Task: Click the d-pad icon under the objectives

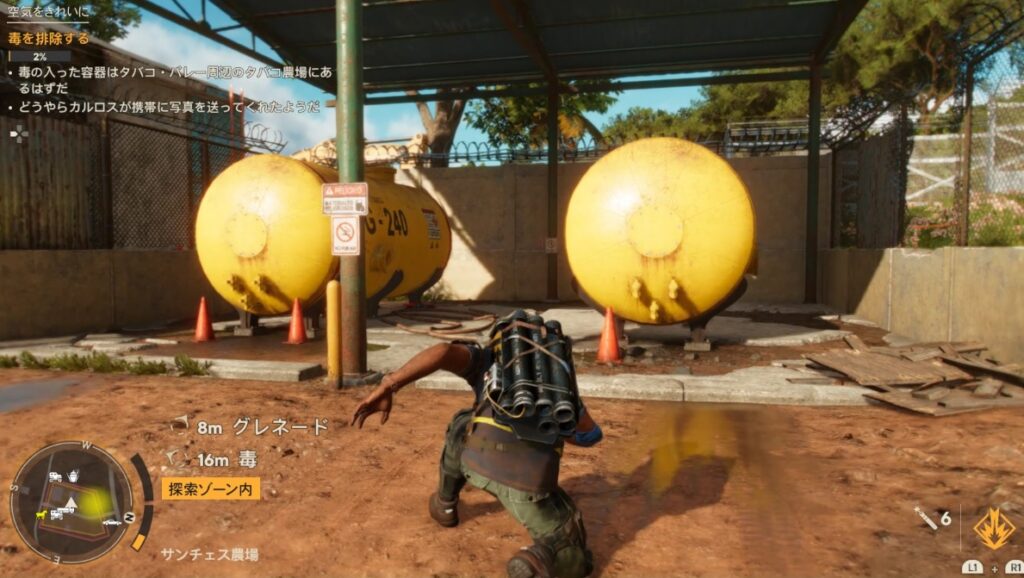Action: point(19,133)
